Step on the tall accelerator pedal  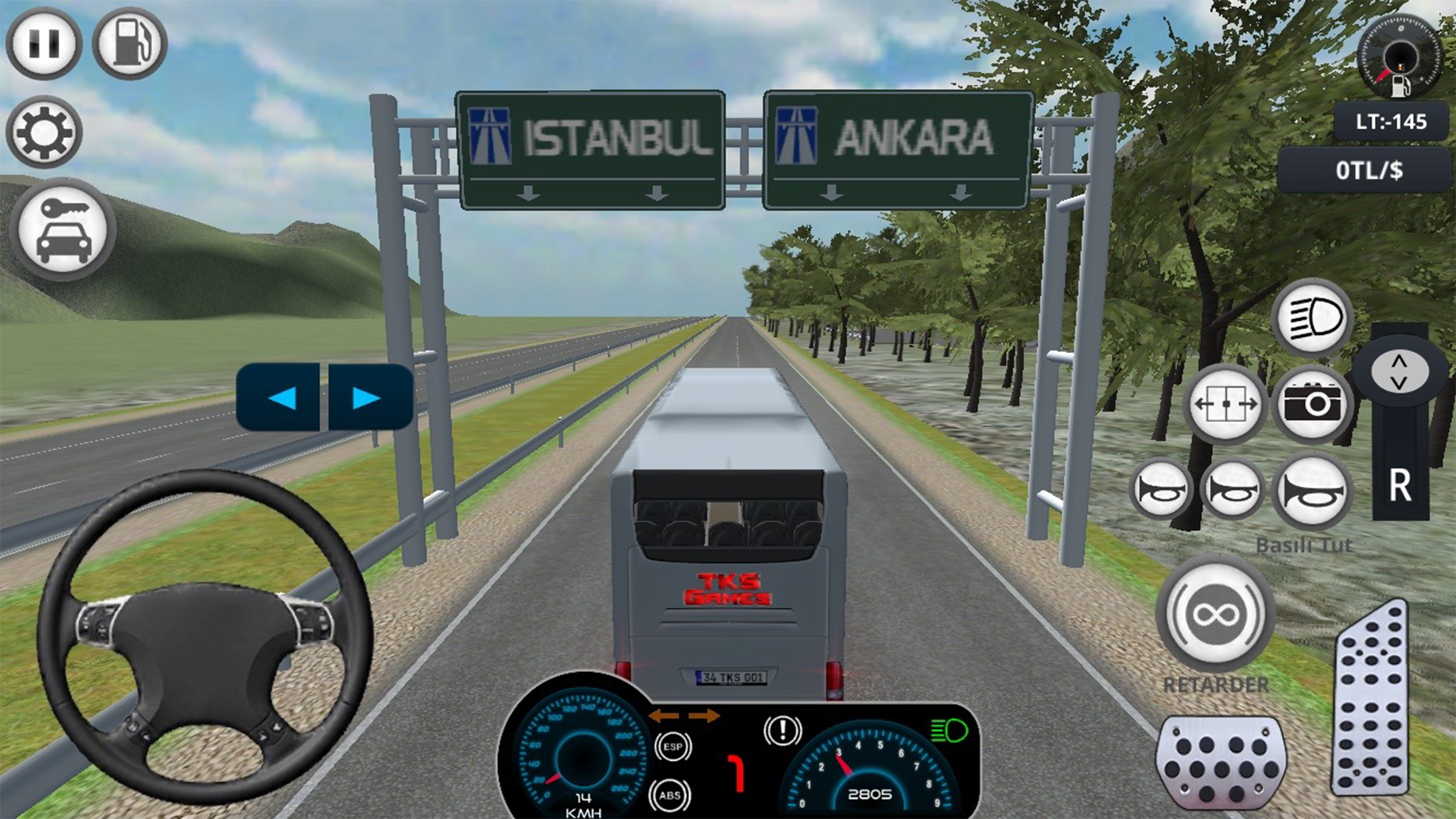(1372, 699)
